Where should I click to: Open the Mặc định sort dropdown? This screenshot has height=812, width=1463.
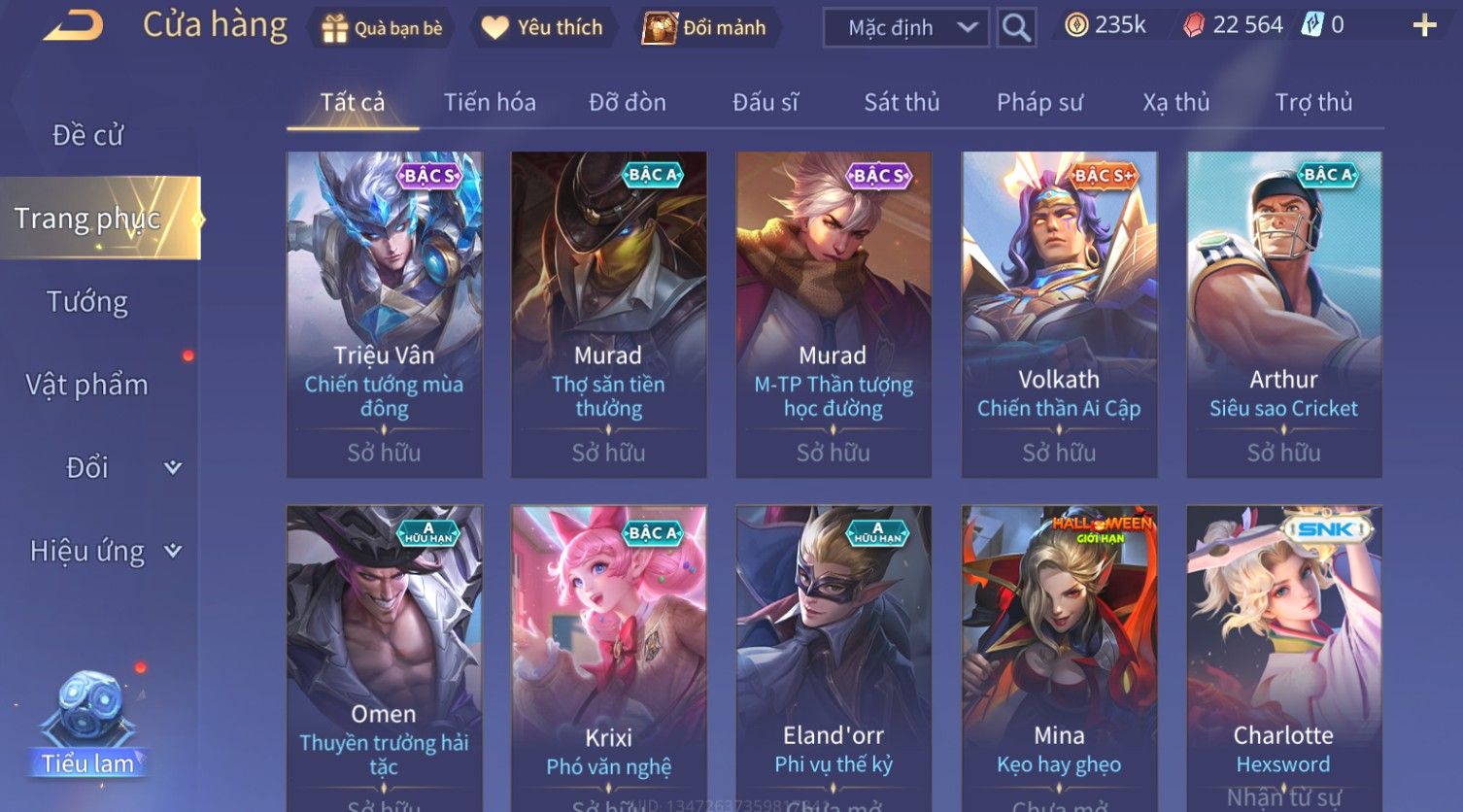tap(905, 28)
